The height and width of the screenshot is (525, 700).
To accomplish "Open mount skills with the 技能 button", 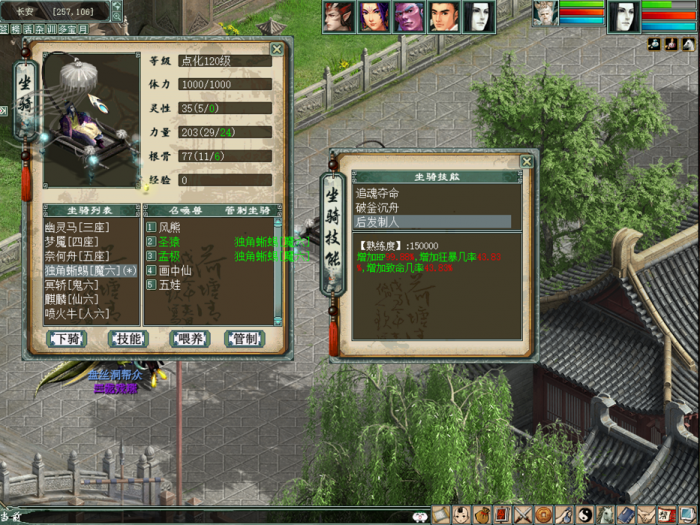I will (x=126, y=339).
